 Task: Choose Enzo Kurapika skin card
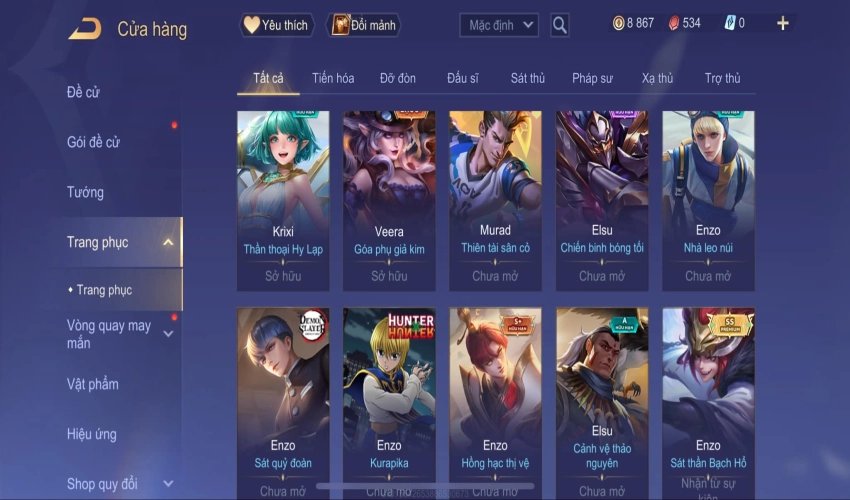click(389, 400)
